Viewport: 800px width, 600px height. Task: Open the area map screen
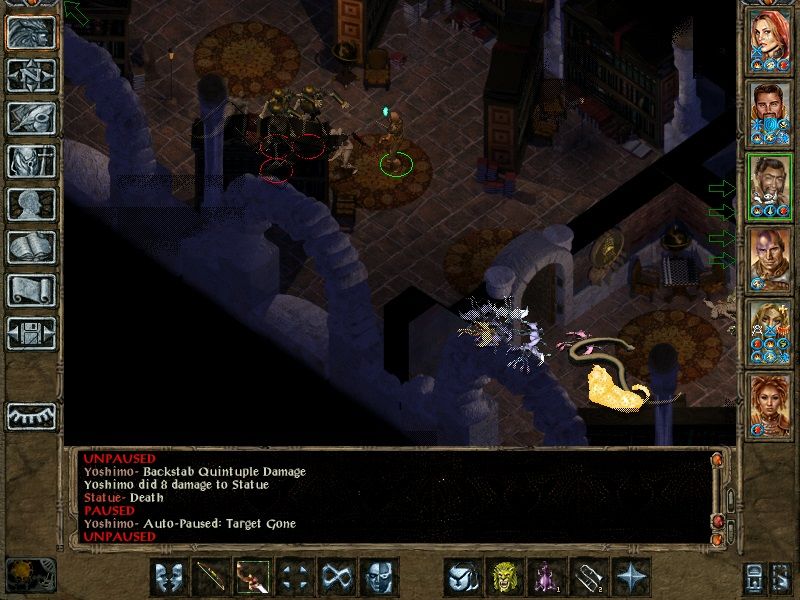coord(31,75)
